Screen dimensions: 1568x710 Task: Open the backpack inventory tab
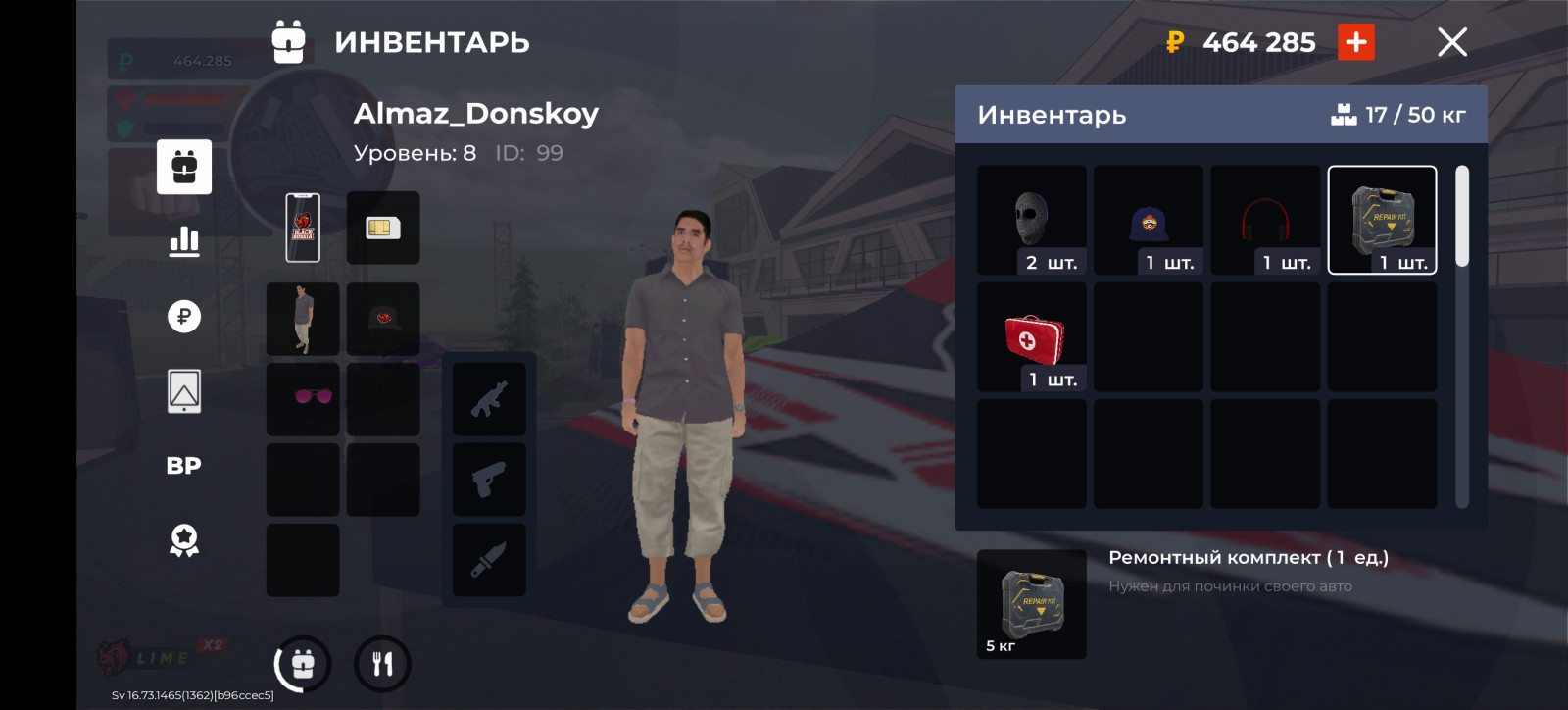point(184,167)
